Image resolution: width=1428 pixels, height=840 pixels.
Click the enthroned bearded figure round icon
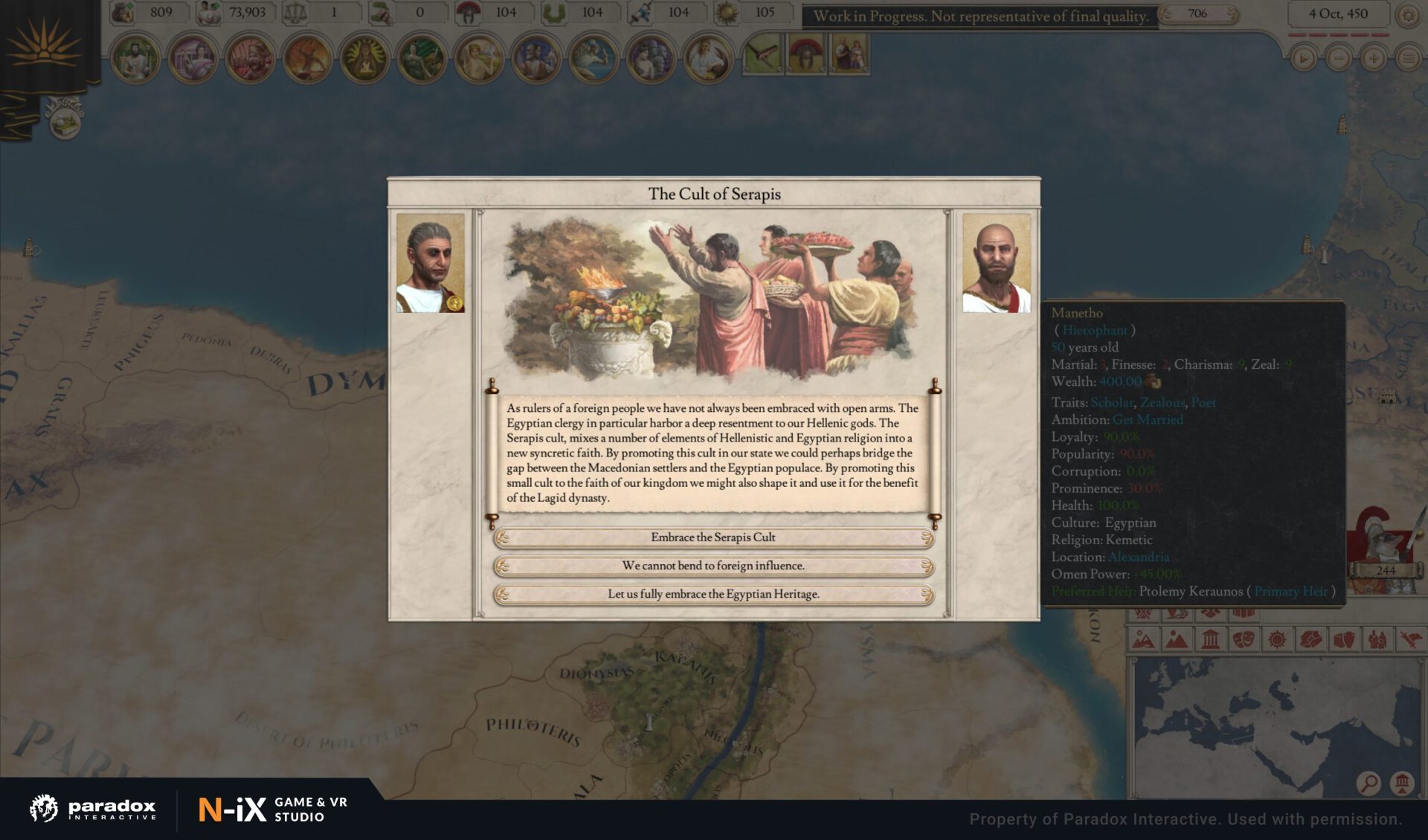[135, 58]
